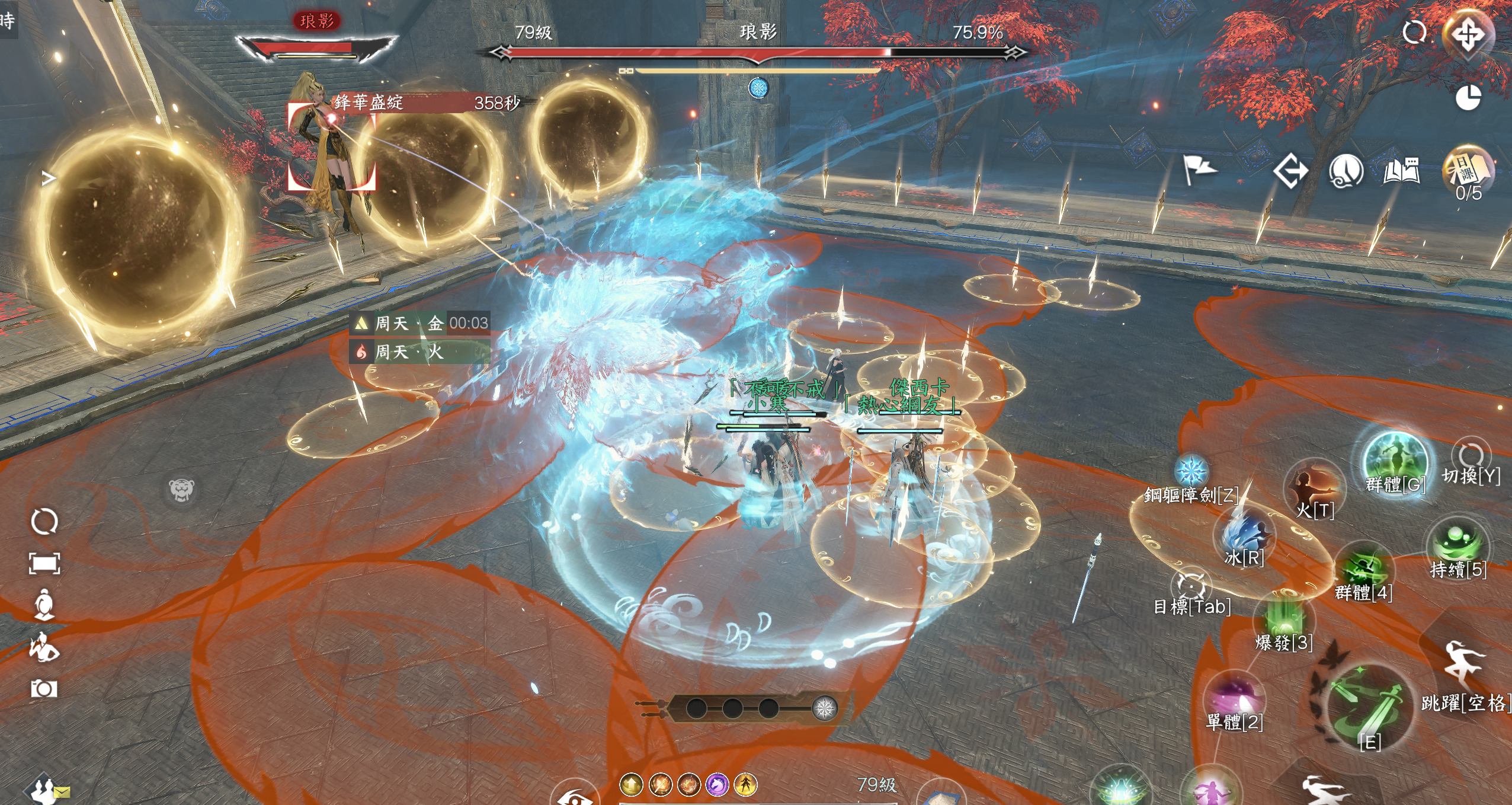This screenshot has width=1512, height=805.
Task: Open the open-book journal icon
Action: click(x=1401, y=171)
